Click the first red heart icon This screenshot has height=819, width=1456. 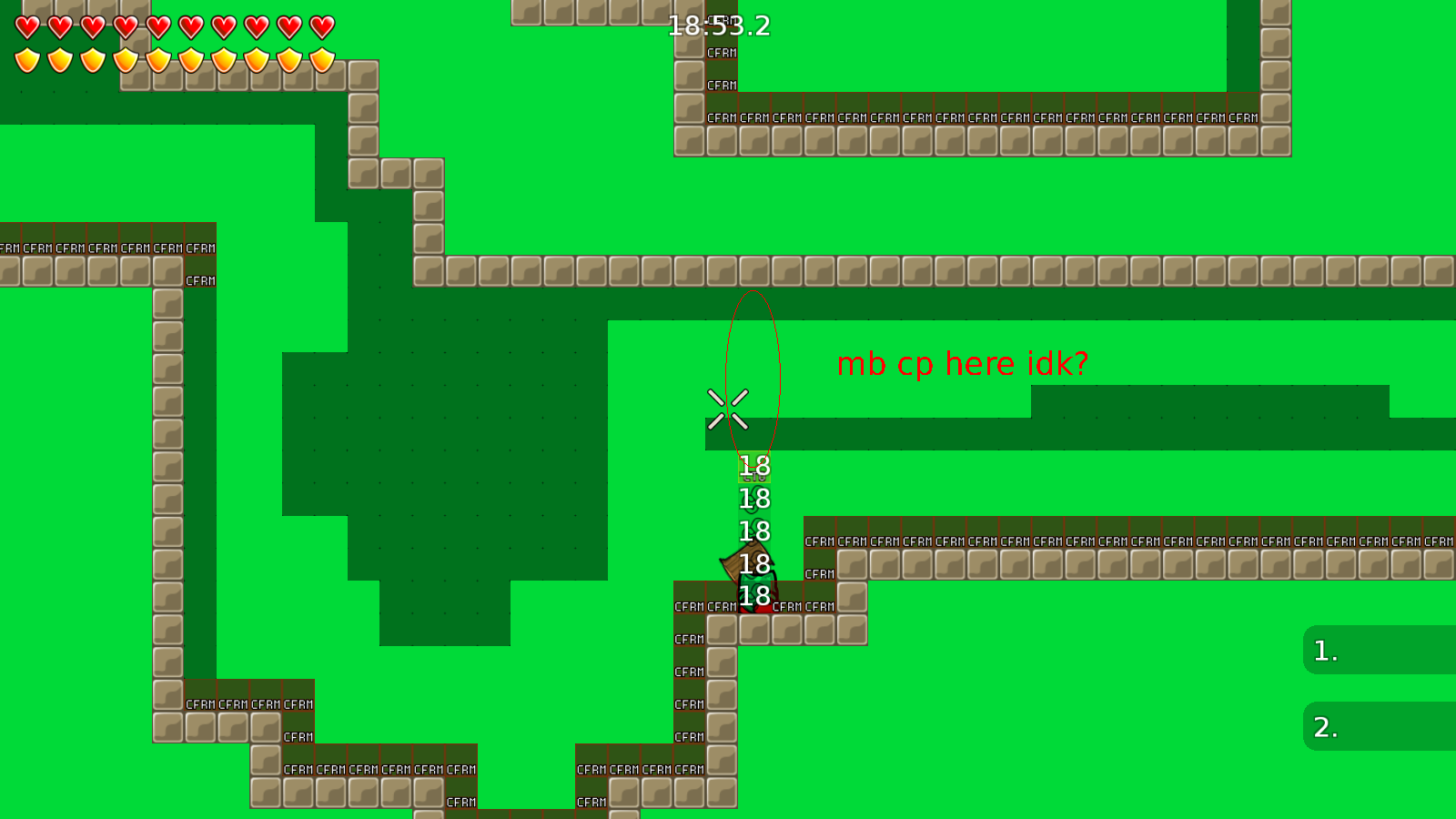coord(27,25)
